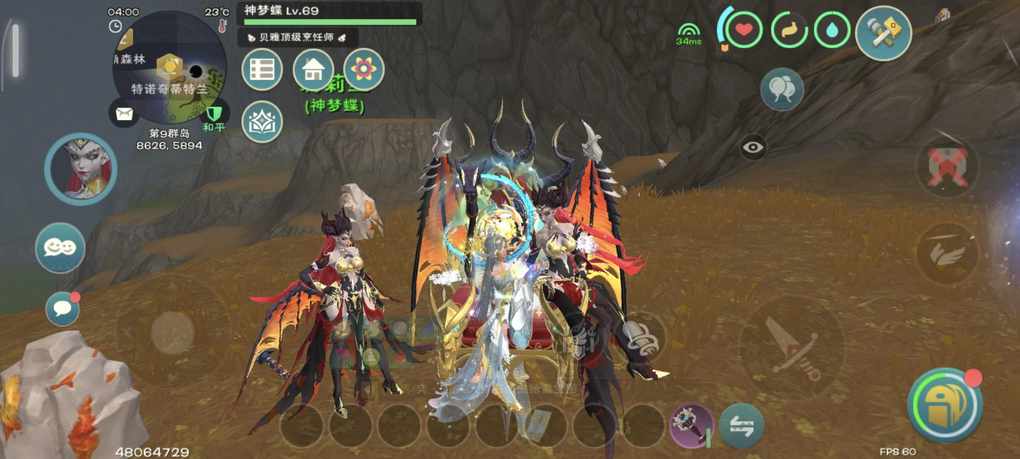Viewport: 1020px width, 459px height.
Task: Open the smiley emote bubble button
Action: point(60,248)
